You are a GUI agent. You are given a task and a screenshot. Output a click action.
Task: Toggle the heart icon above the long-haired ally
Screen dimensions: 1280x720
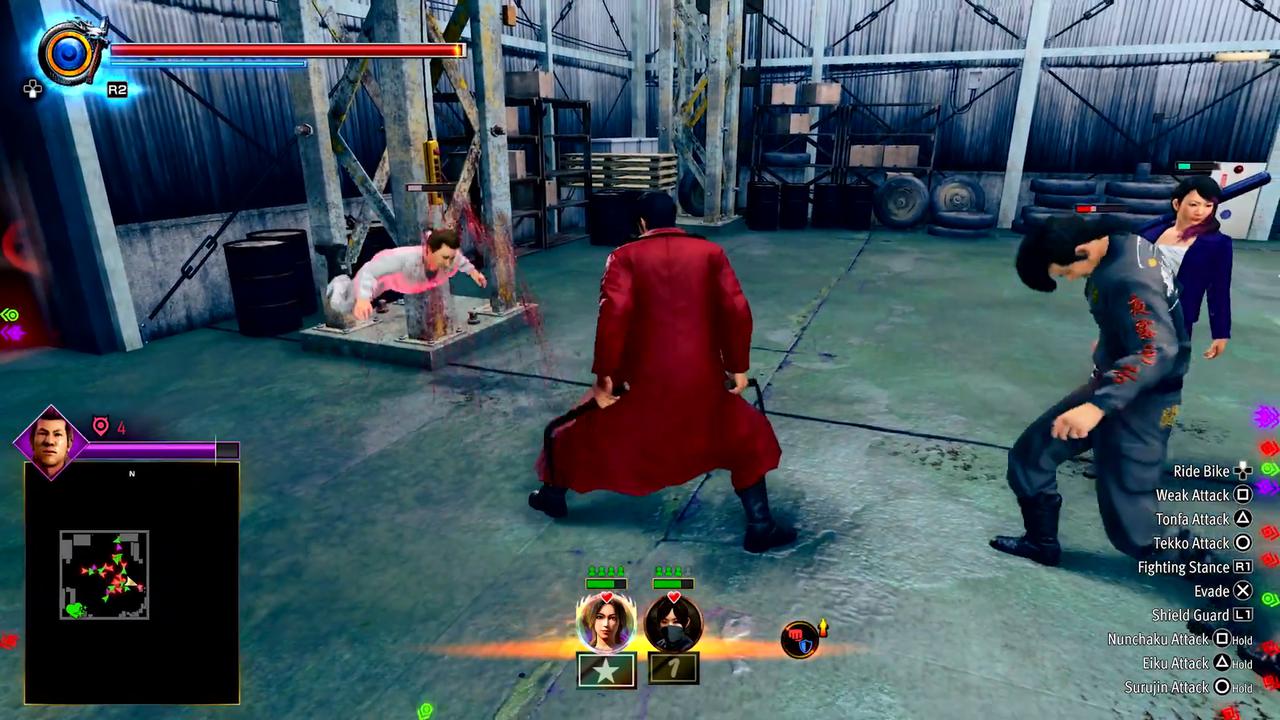point(606,596)
